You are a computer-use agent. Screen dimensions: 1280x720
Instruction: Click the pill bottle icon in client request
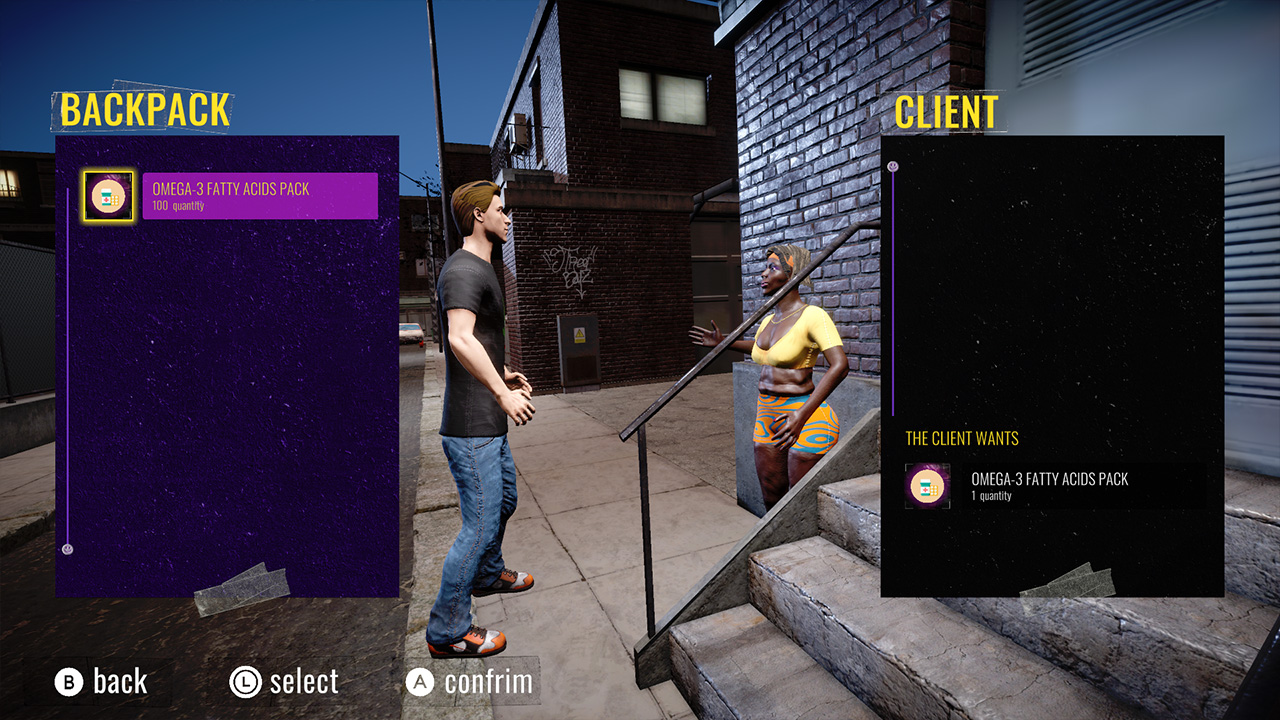[926, 487]
